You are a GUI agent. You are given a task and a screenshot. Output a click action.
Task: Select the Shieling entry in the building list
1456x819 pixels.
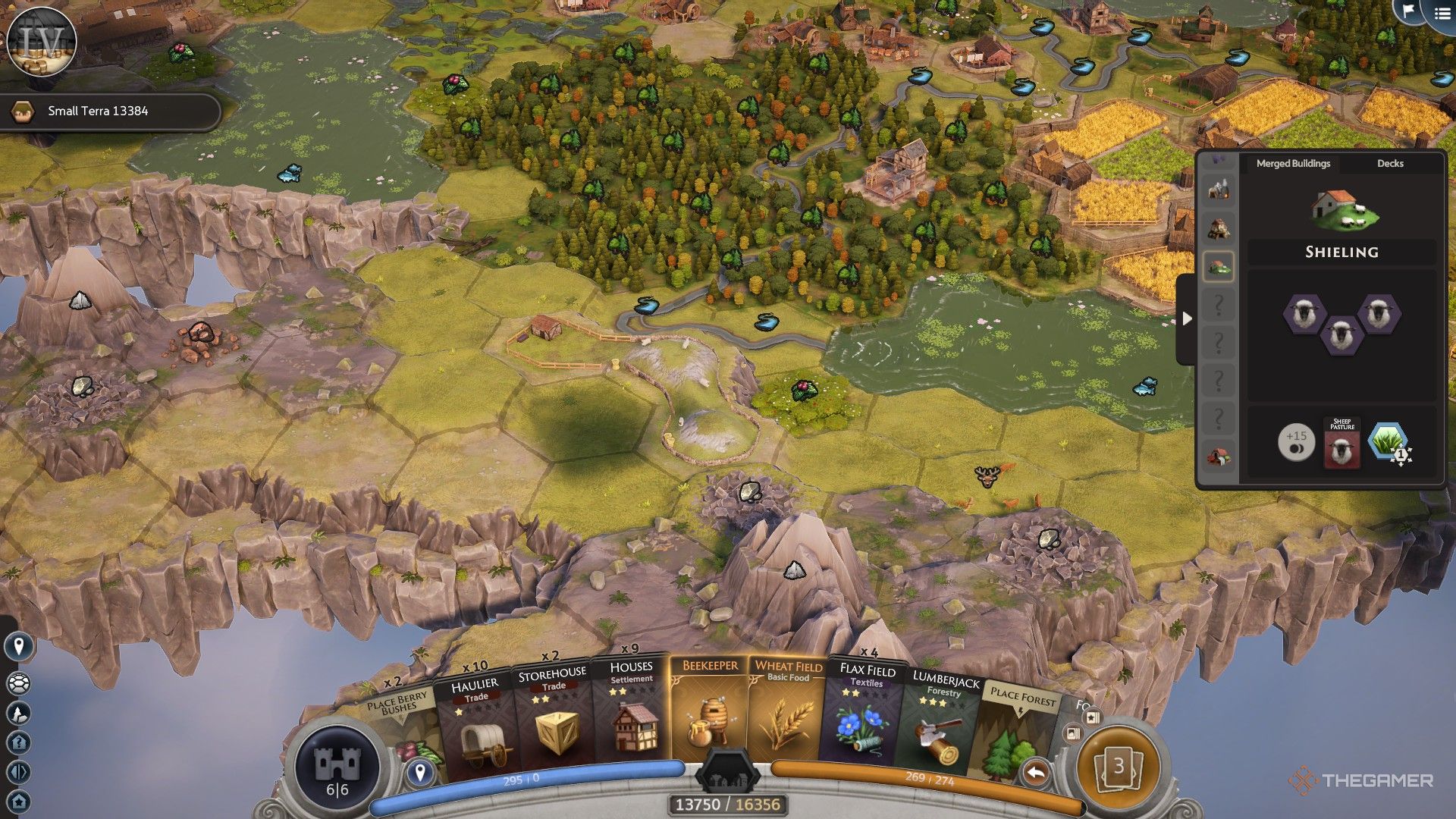click(x=1219, y=266)
